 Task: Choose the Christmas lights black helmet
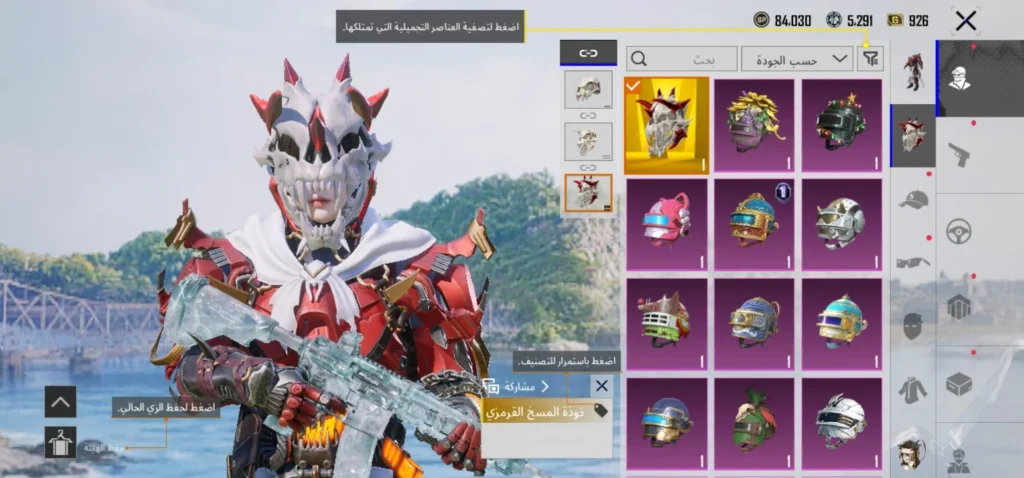(x=841, y=125)
